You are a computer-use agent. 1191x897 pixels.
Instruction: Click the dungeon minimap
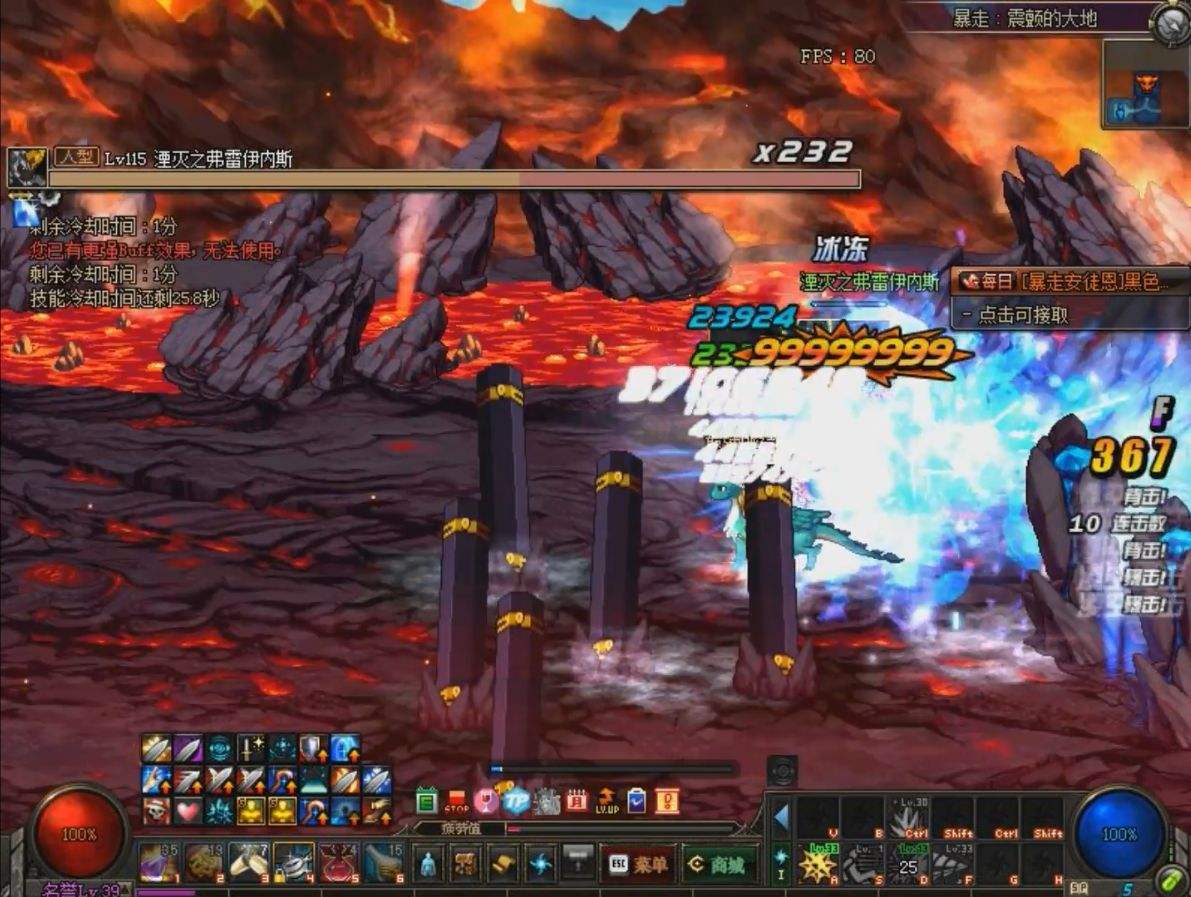(1145, 84)
